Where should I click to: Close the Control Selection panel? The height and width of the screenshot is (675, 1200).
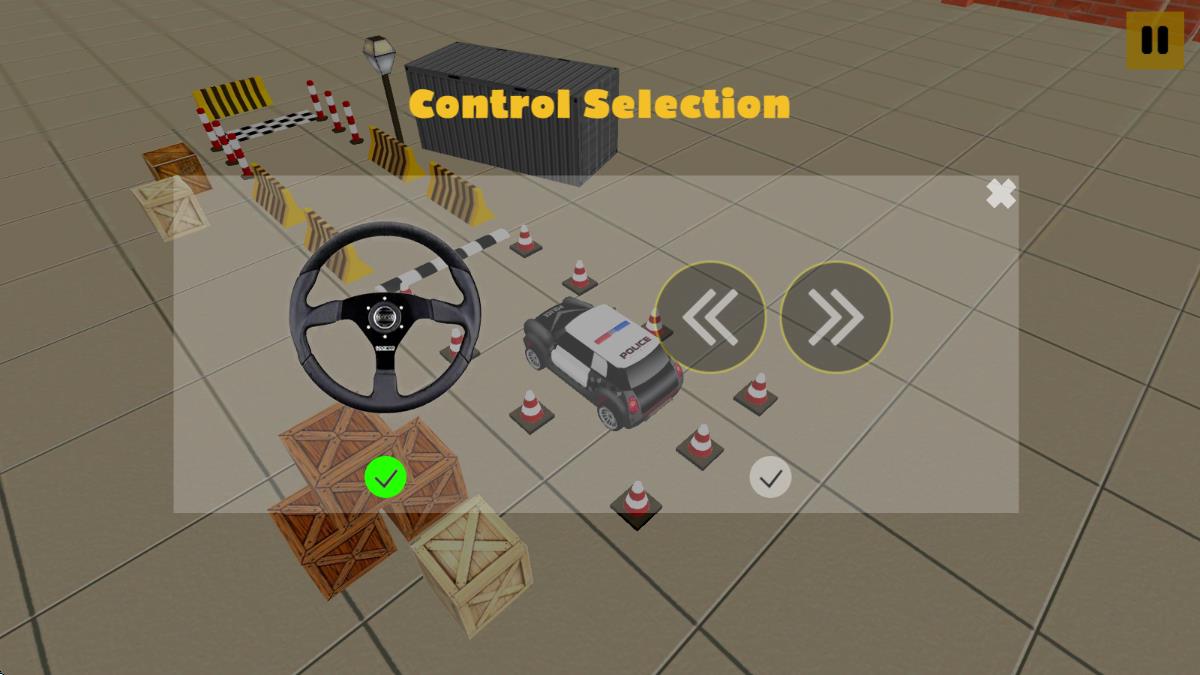(1000, 194)
